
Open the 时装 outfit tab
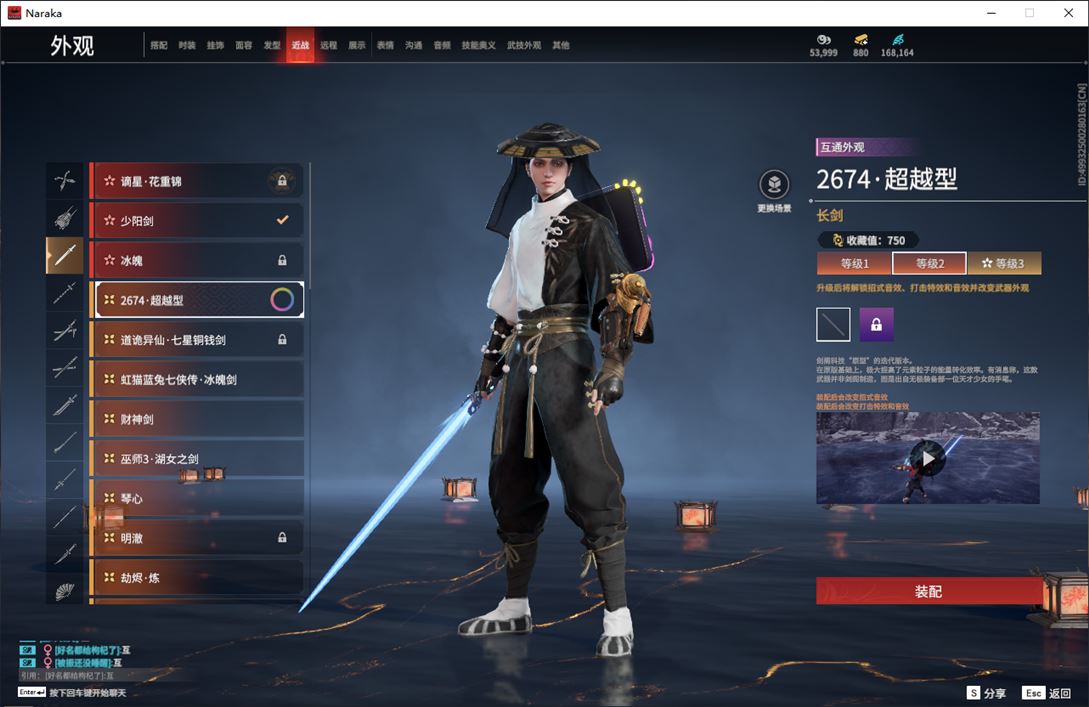point(187,46)
